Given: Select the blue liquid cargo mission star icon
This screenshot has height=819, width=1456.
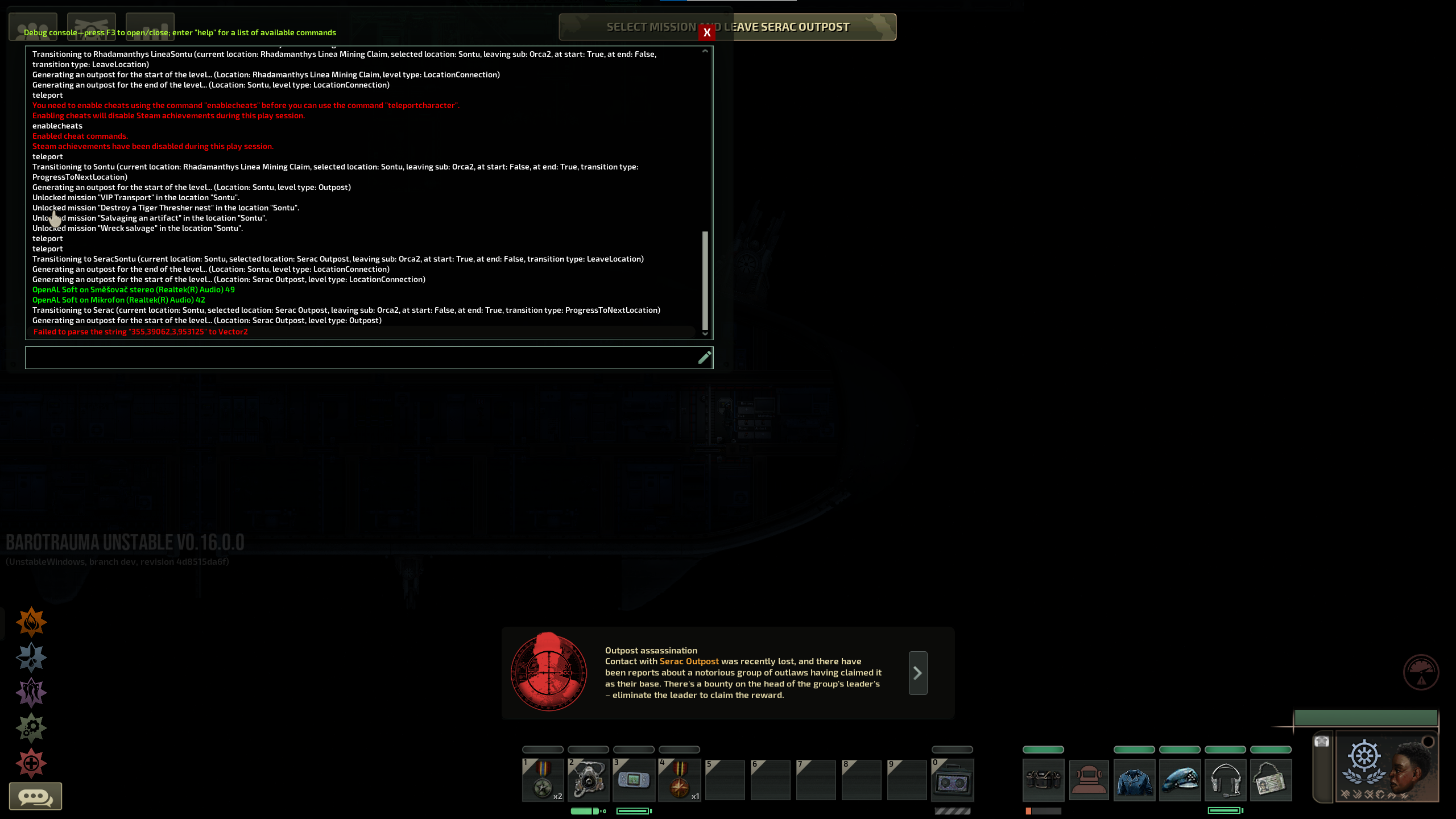Looking at the screenshot, I should (31, 657).
